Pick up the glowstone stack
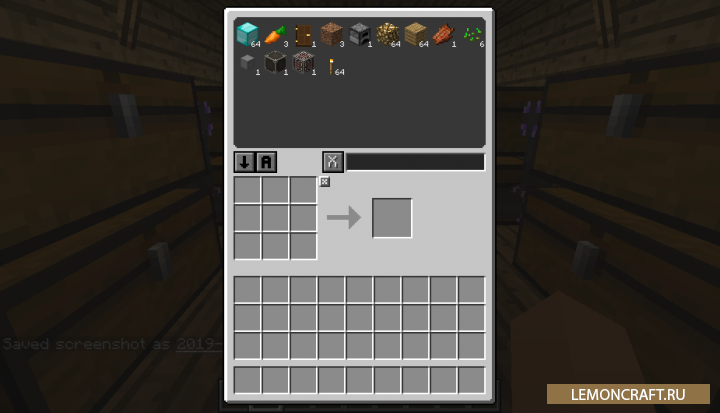 (x=386, y=35)
